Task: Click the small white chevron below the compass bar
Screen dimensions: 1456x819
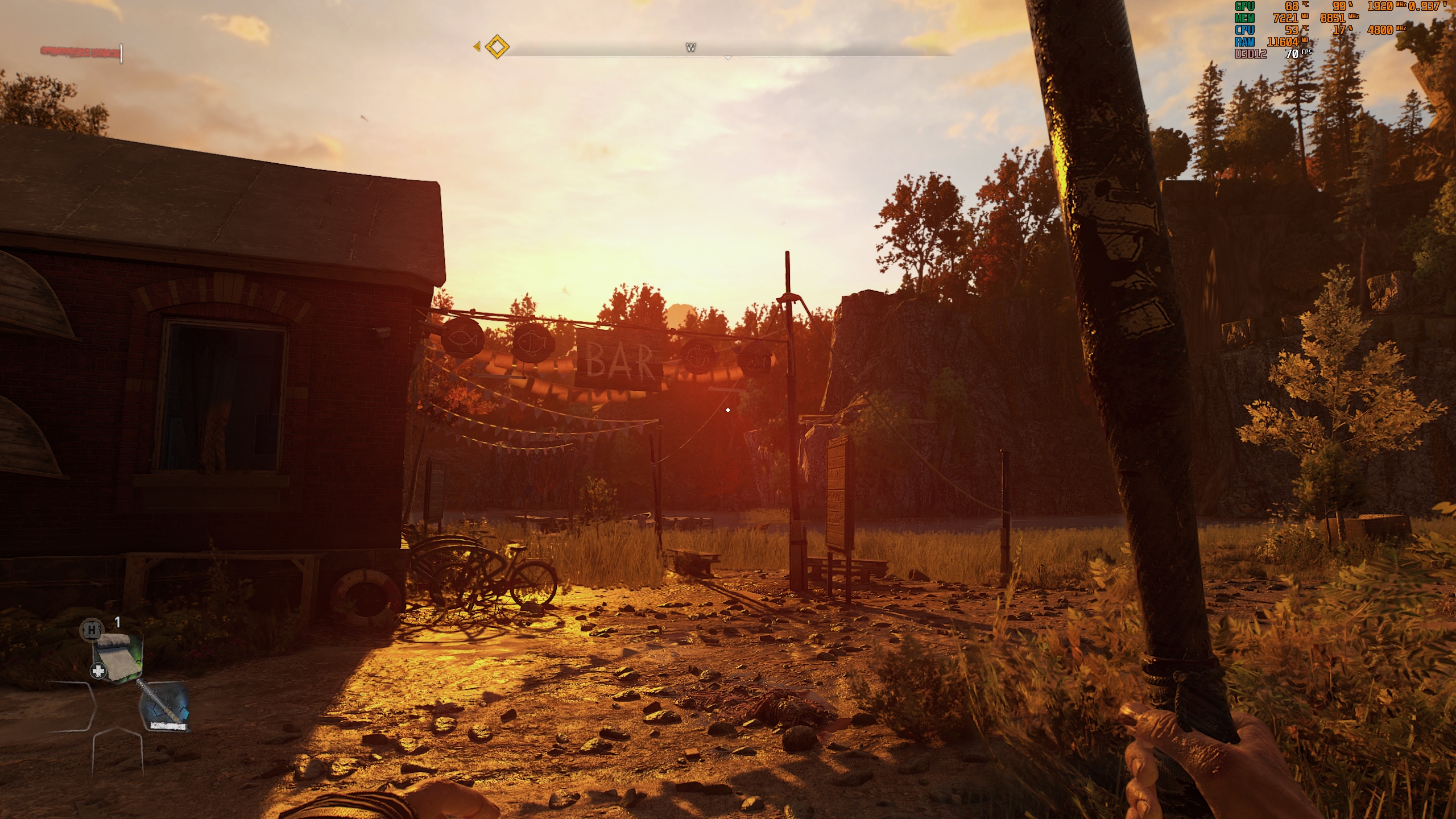Action: (727, 58)
